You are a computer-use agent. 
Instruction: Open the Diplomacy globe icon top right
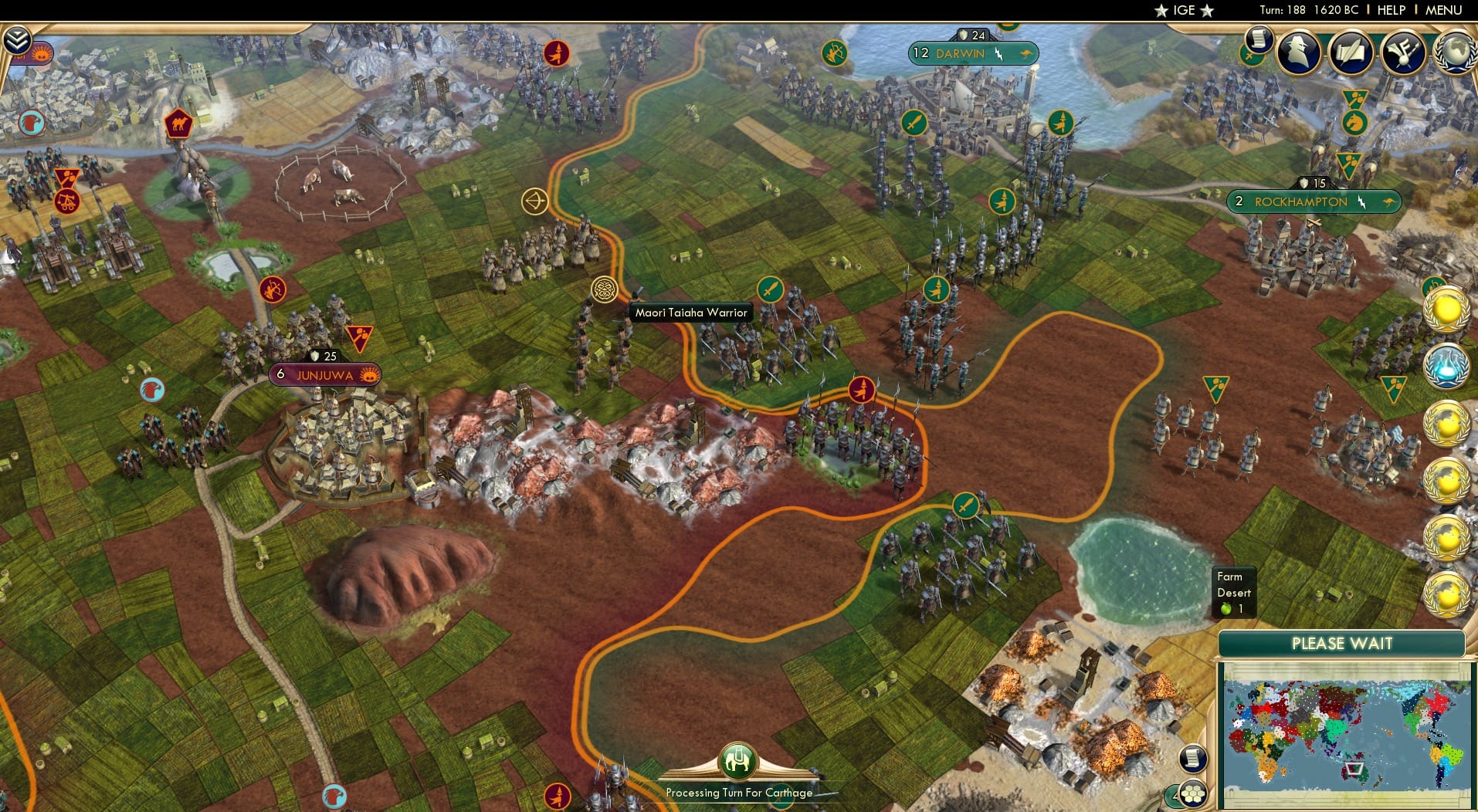(x=1455, y=52)
